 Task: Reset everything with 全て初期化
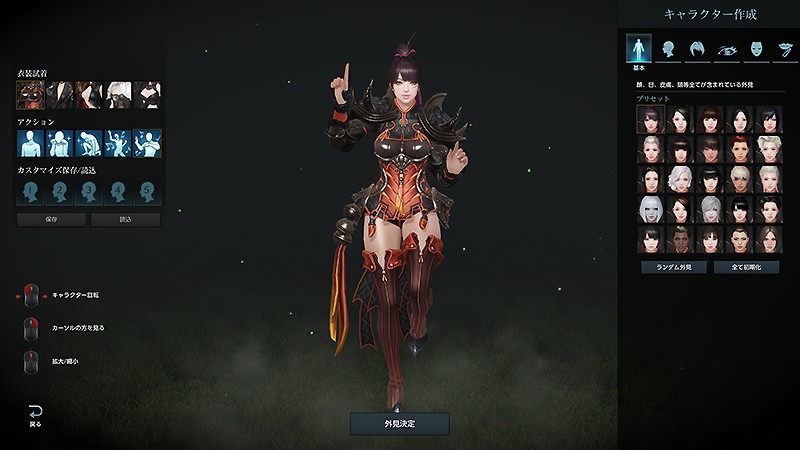[746, 267]
